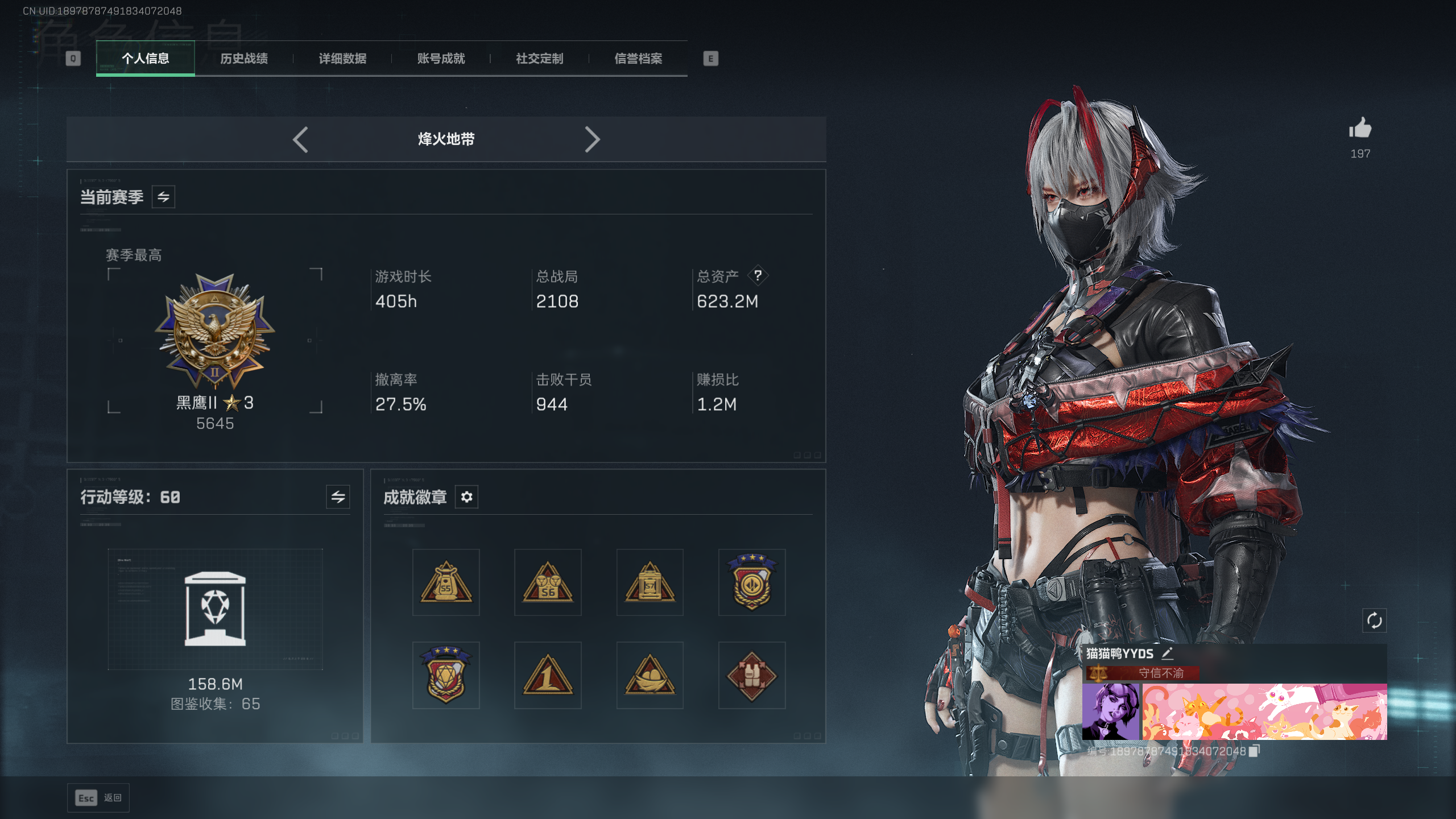1456x819 pixels.
Task: Edit the 猫猫鸭YYDS nickname
Action: click(1168, 653)
